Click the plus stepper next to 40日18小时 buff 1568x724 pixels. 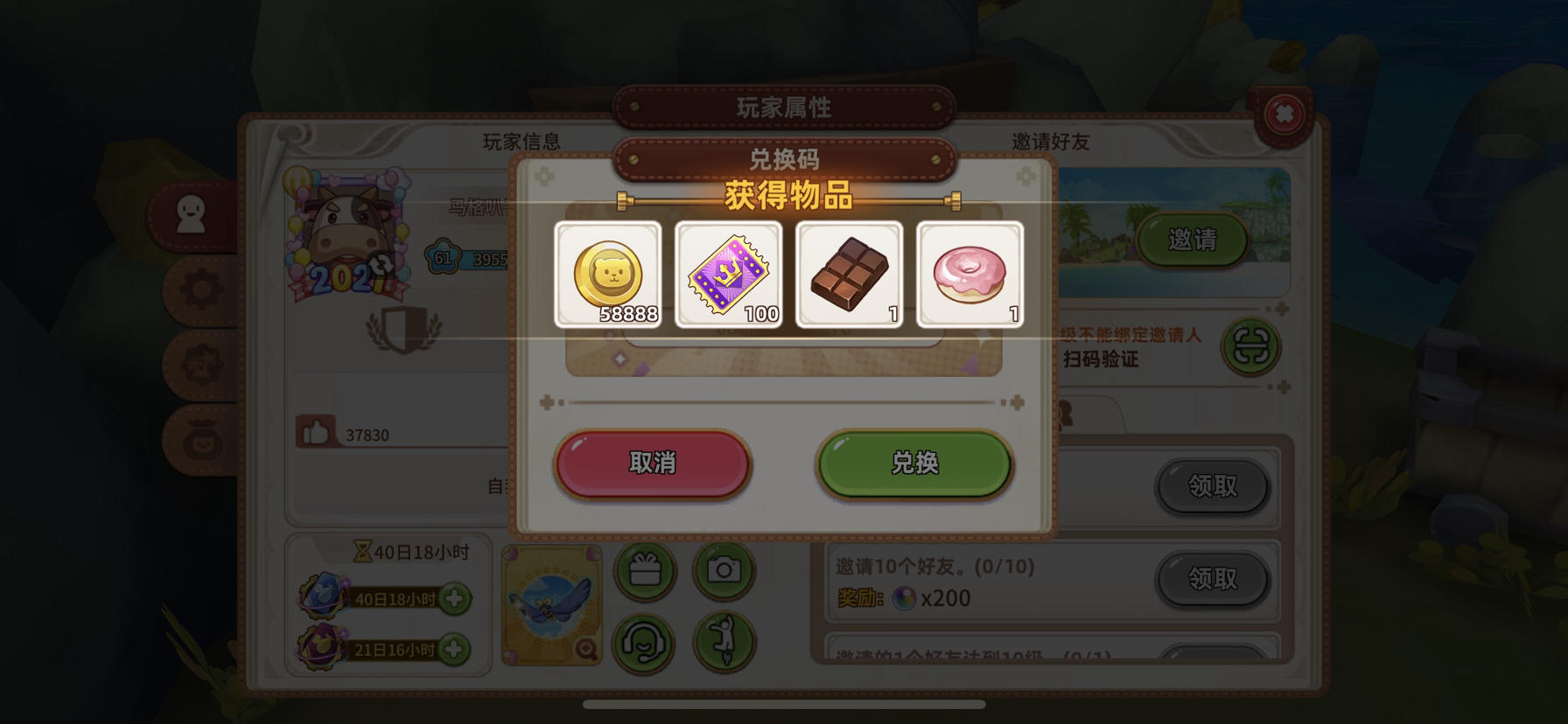tap(456, 600)
